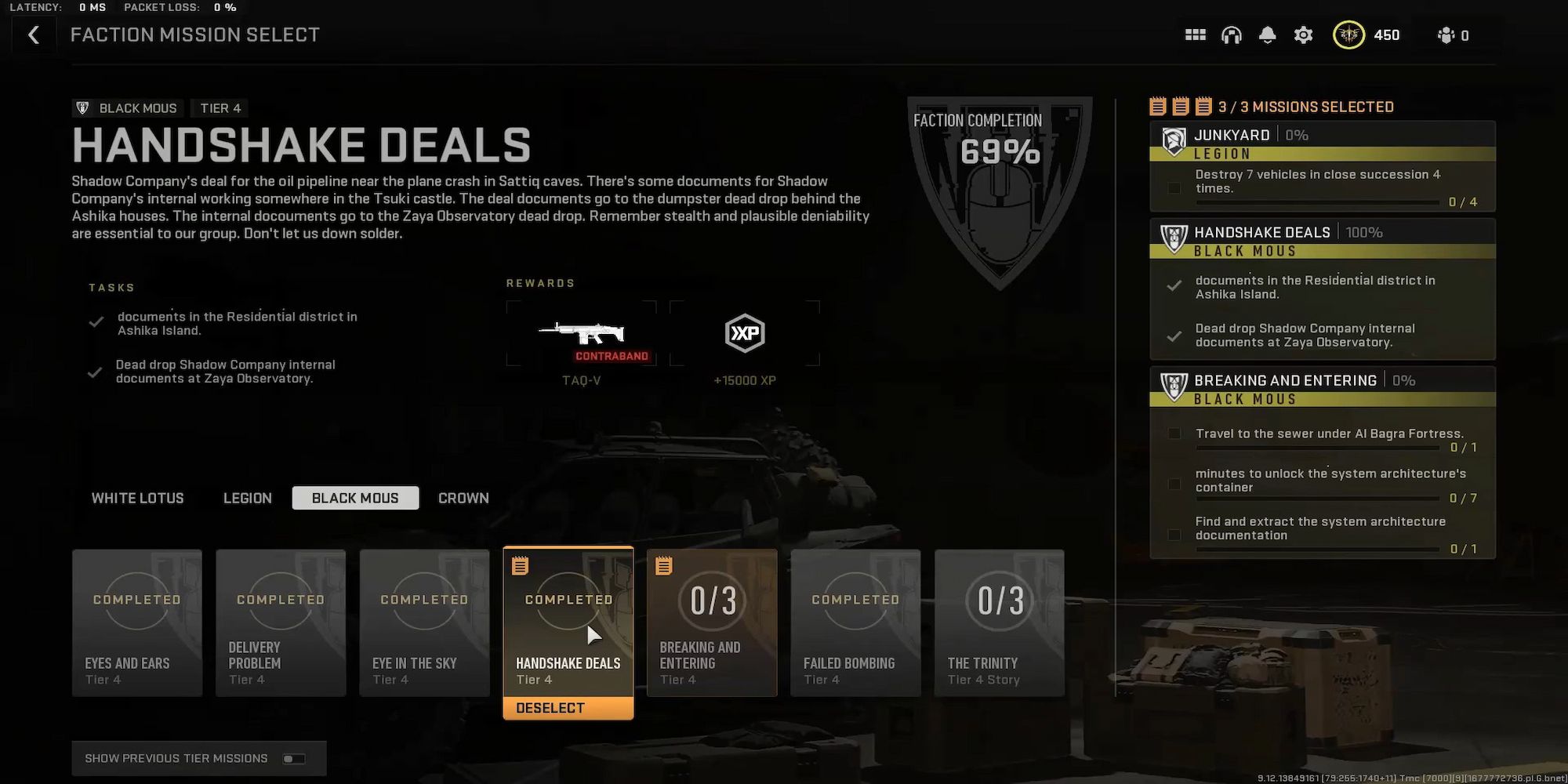The height and width of the screenshot is (784, 1568).
Task: Click the back arrow to exit mission select
Action: click(x=33, y=34)
